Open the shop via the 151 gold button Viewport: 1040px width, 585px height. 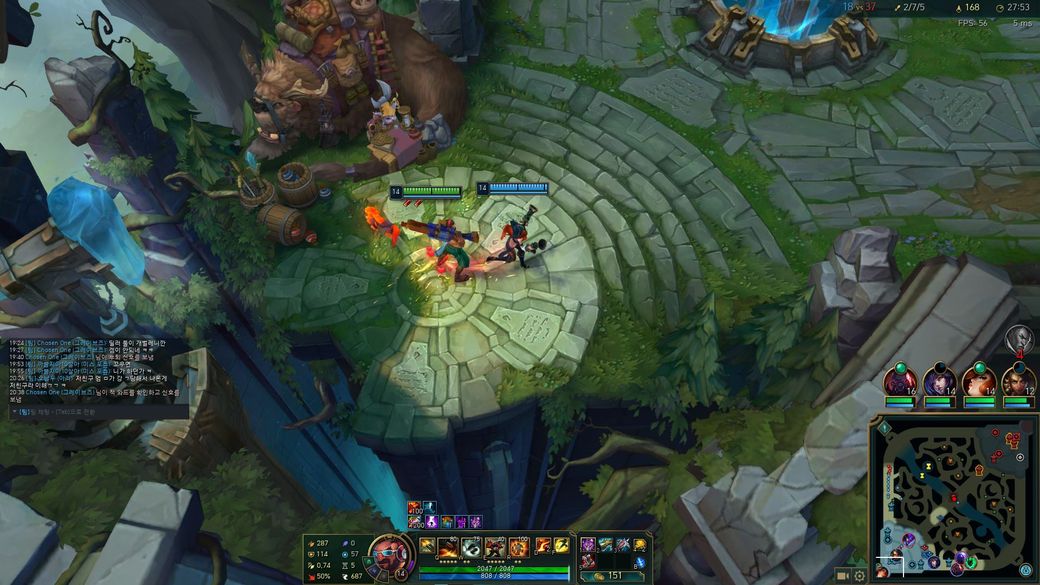point(611,575)
